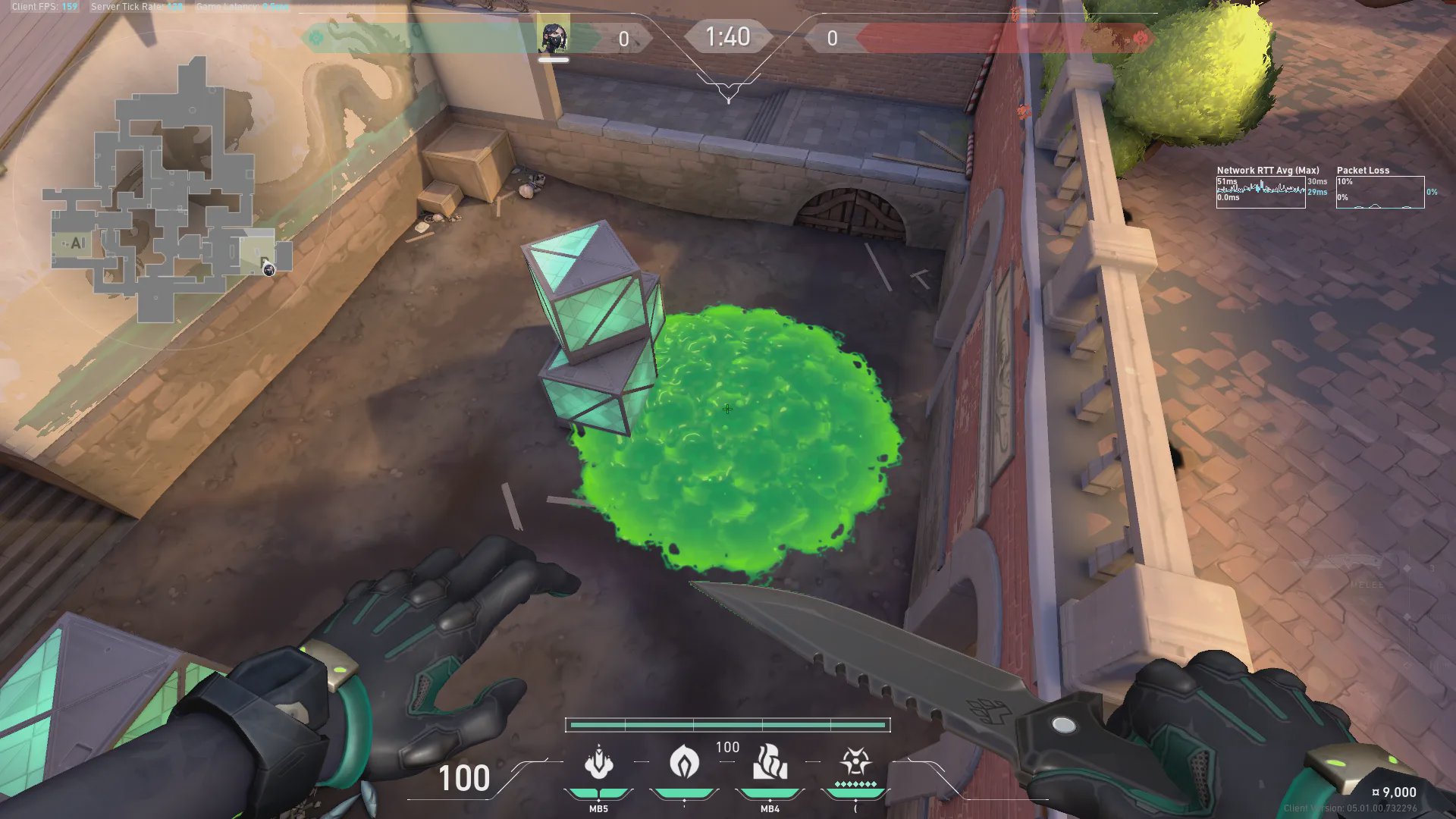Select the Viper portrait in the top bar
1456x819 pixels.
point(554,36)
